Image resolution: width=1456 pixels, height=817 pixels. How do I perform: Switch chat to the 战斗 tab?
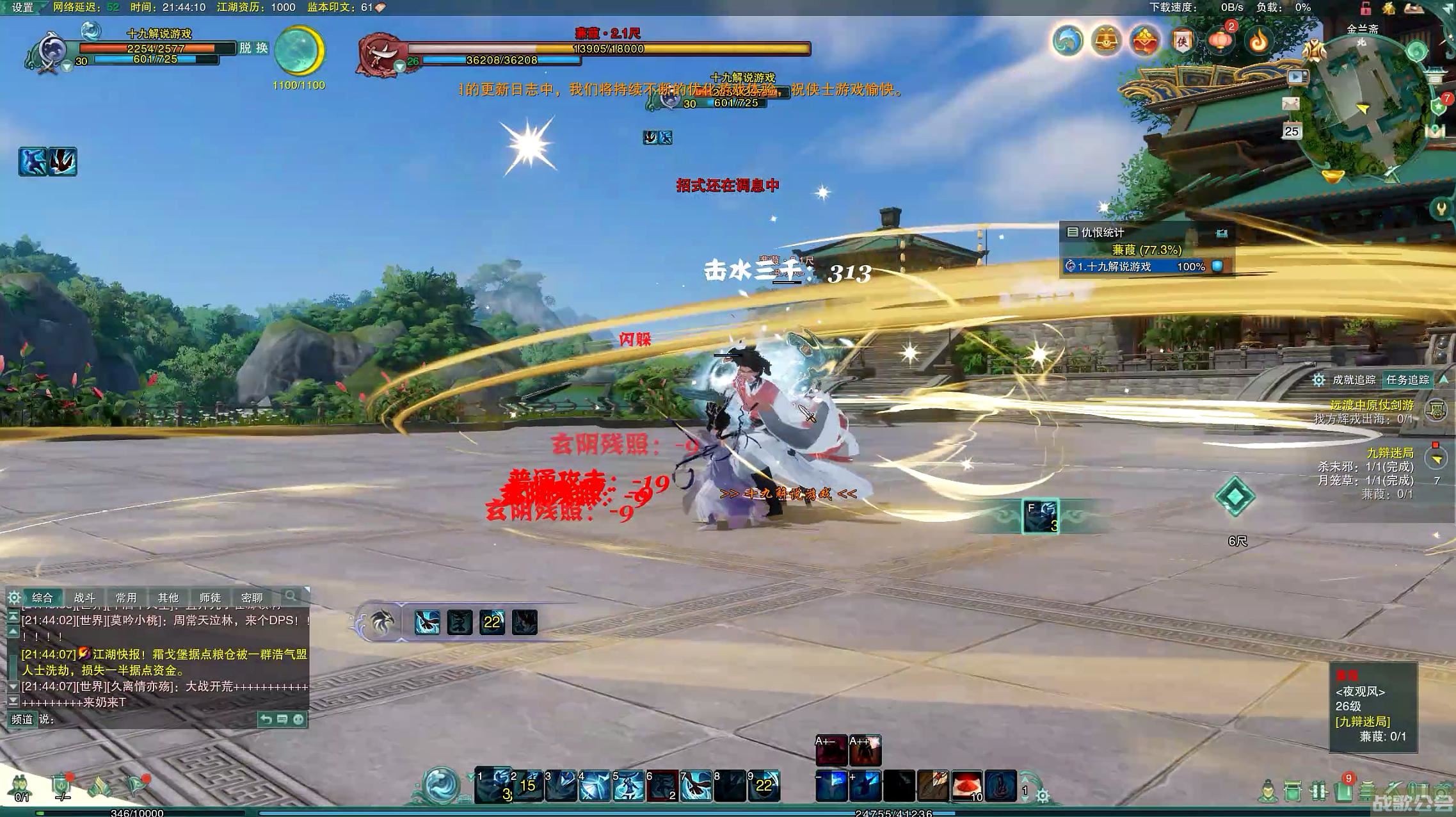point(84,597)
